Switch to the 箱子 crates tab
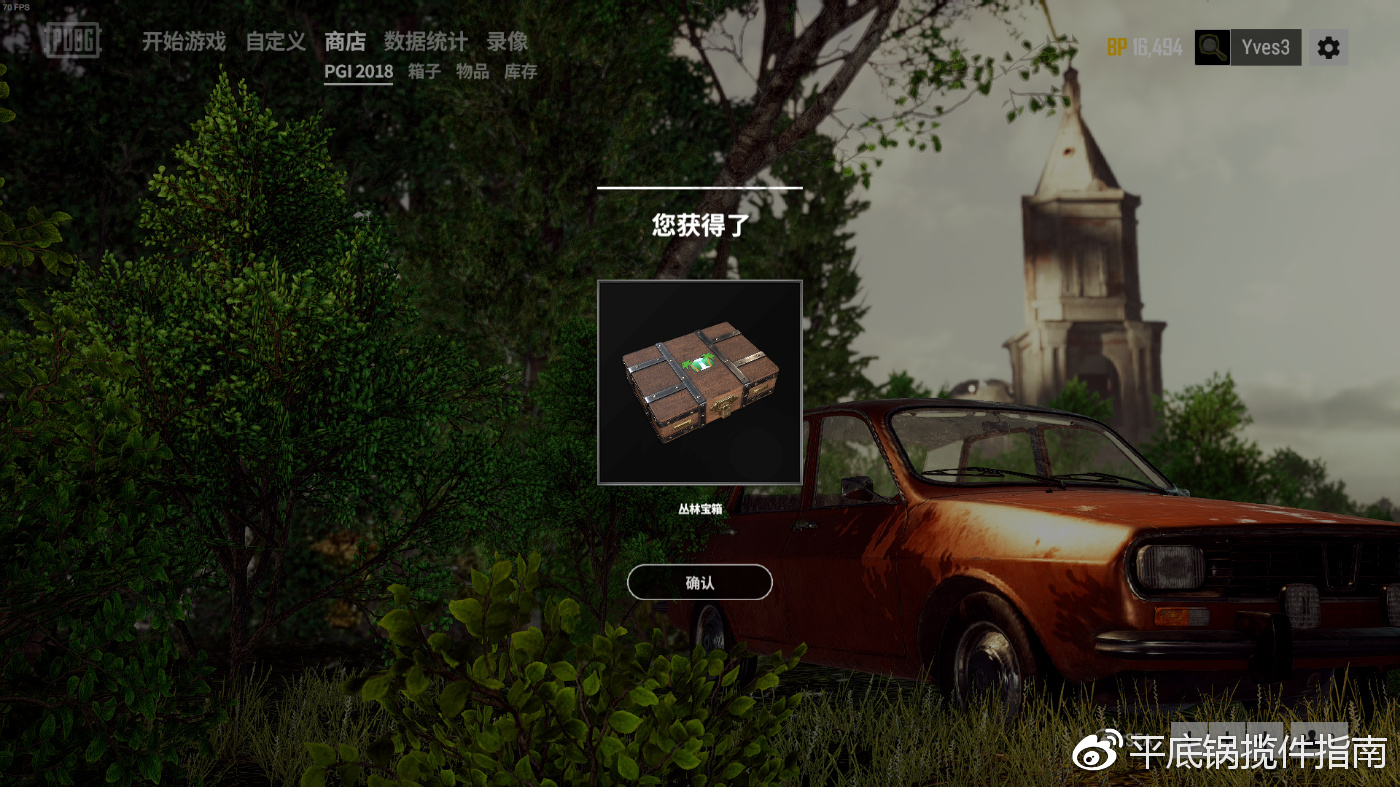 pyautogui.click(x=424, y=72)
